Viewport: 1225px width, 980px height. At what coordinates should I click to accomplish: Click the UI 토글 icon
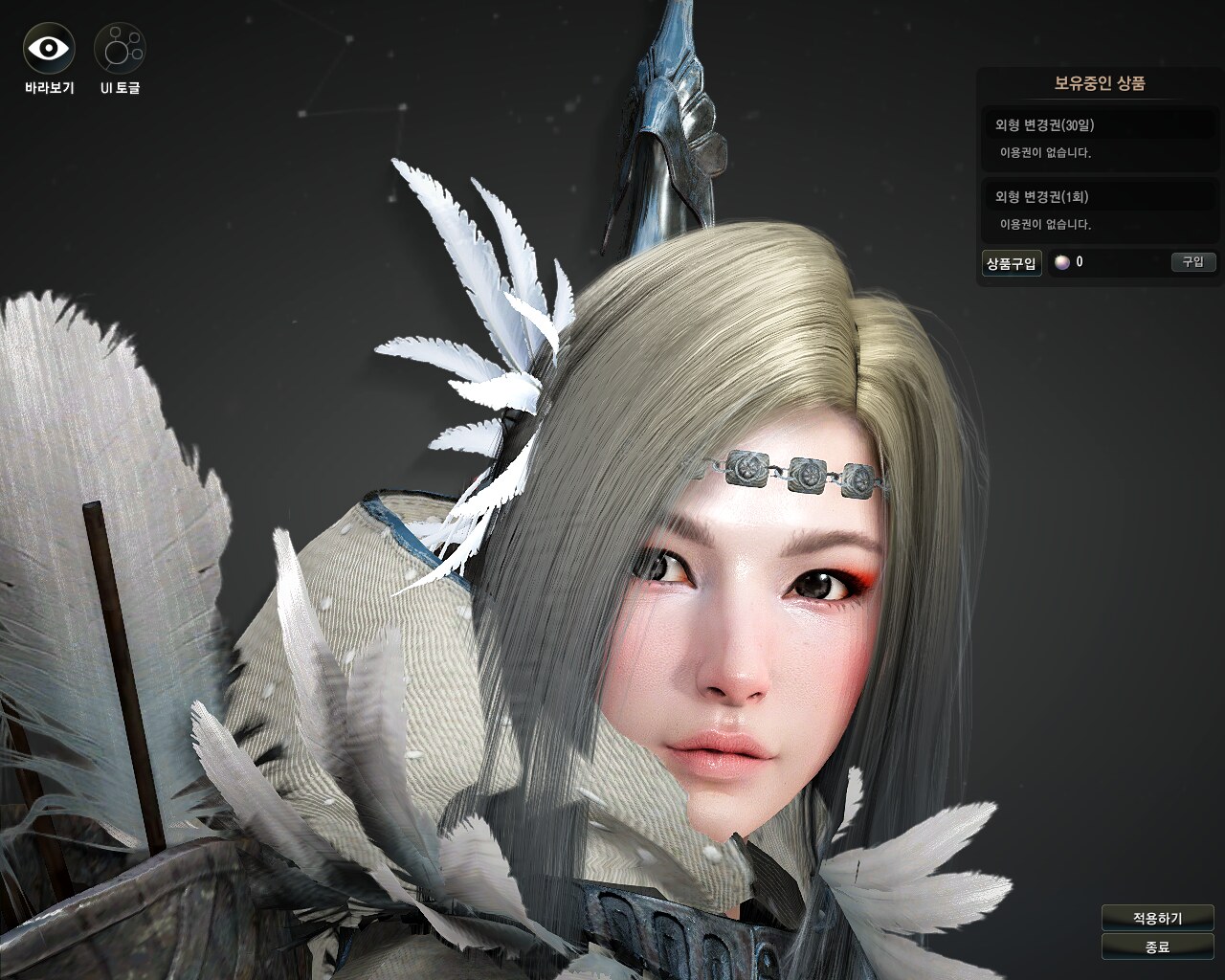(120, 48)
